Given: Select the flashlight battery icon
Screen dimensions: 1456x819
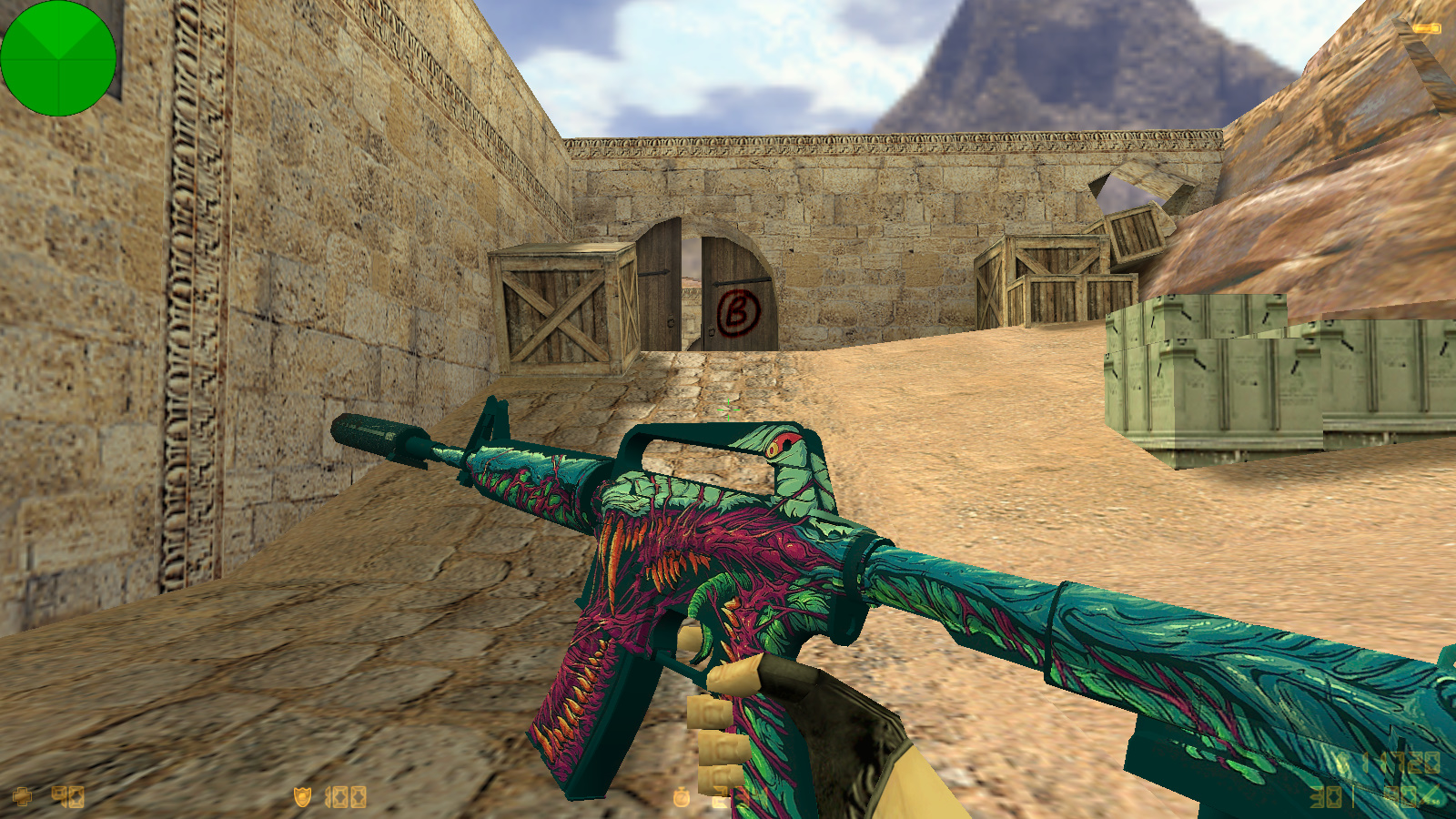Looking at the screenshot, I should point(1427,29).
